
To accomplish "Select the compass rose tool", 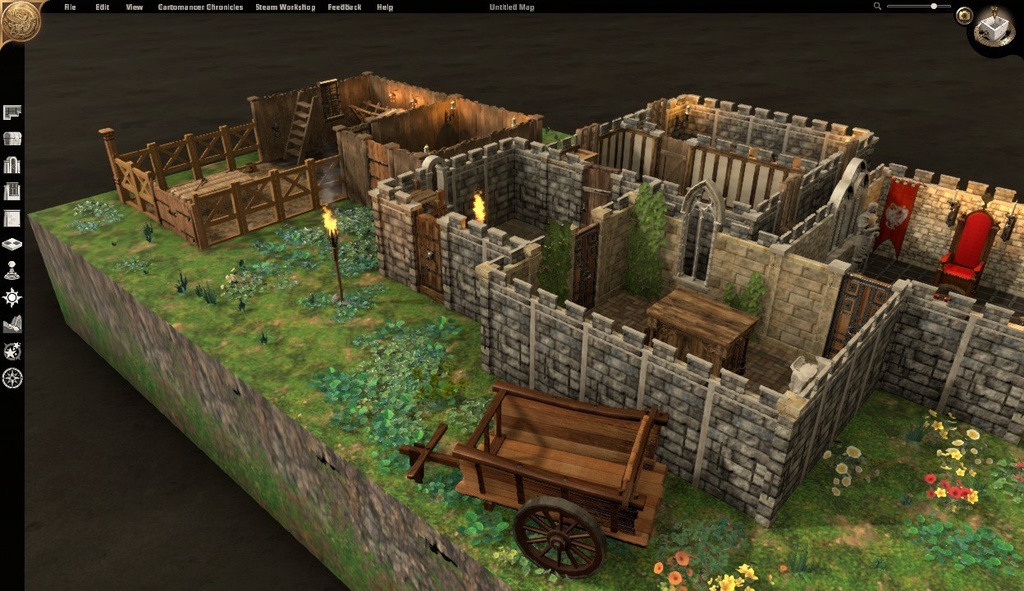I will coord(12,377).
